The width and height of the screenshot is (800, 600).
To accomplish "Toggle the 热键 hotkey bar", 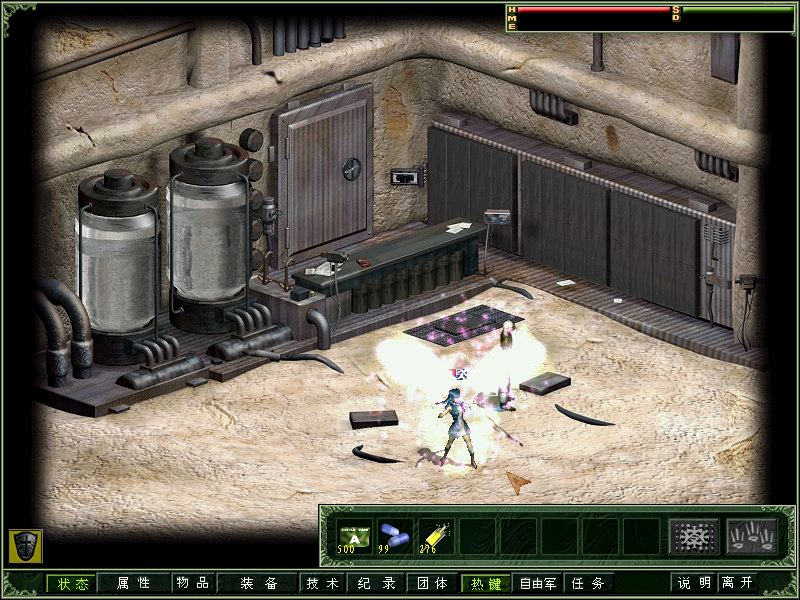I will pos(486,583).
